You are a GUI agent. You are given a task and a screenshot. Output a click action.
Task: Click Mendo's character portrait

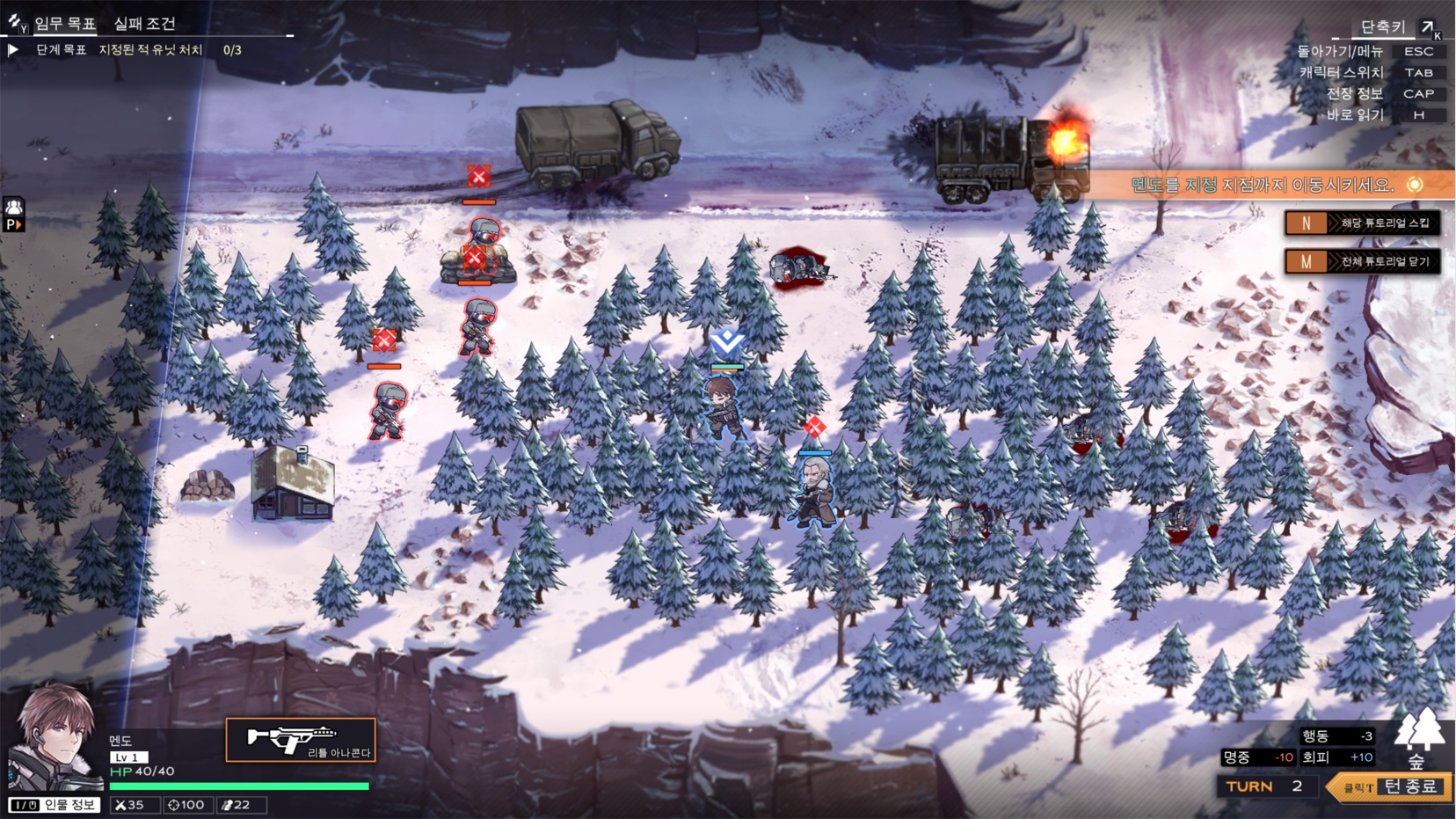tap(55, 735)
